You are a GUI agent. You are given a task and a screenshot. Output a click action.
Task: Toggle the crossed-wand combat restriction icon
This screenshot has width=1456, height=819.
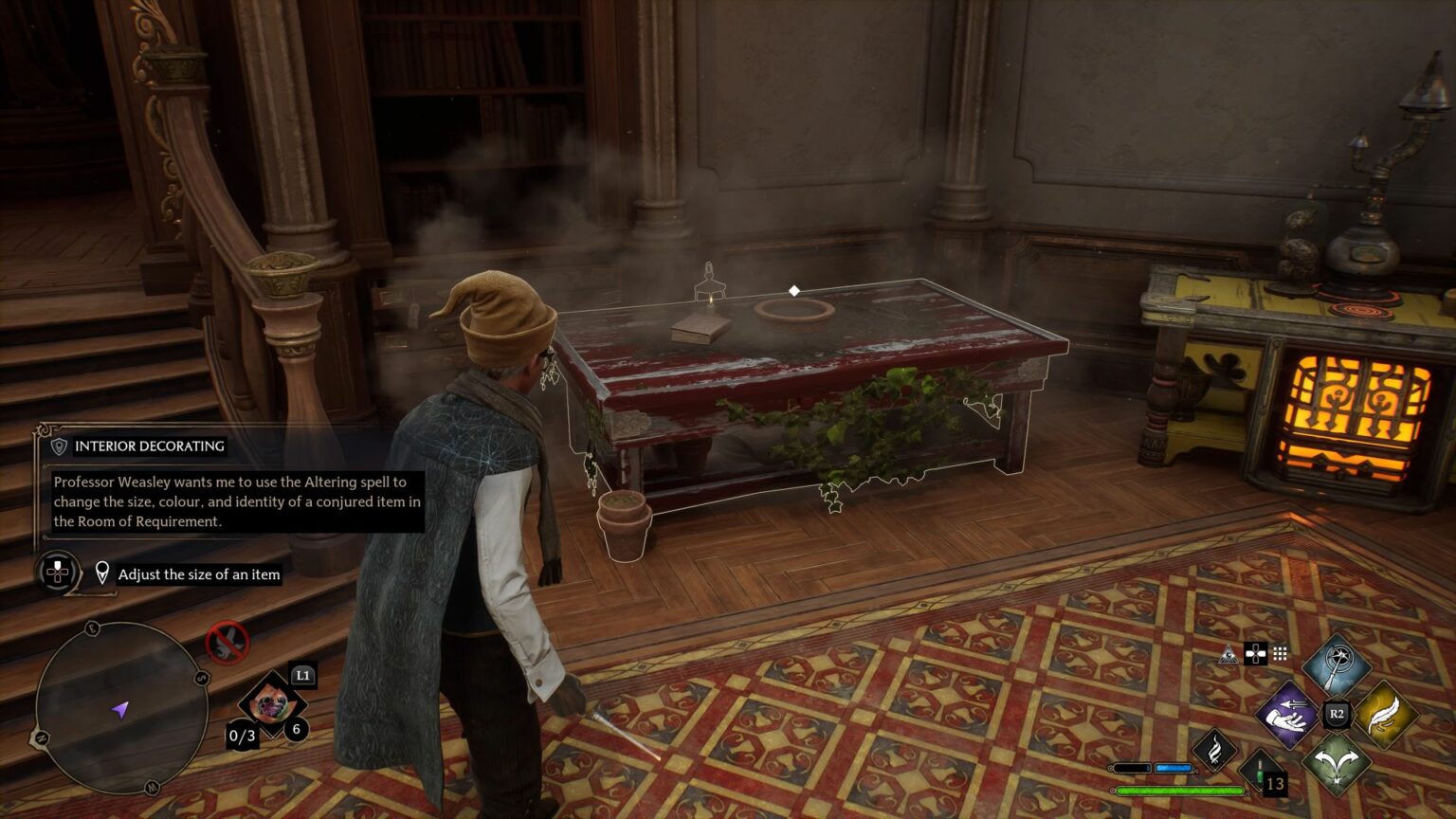click(x=226, y=642)
